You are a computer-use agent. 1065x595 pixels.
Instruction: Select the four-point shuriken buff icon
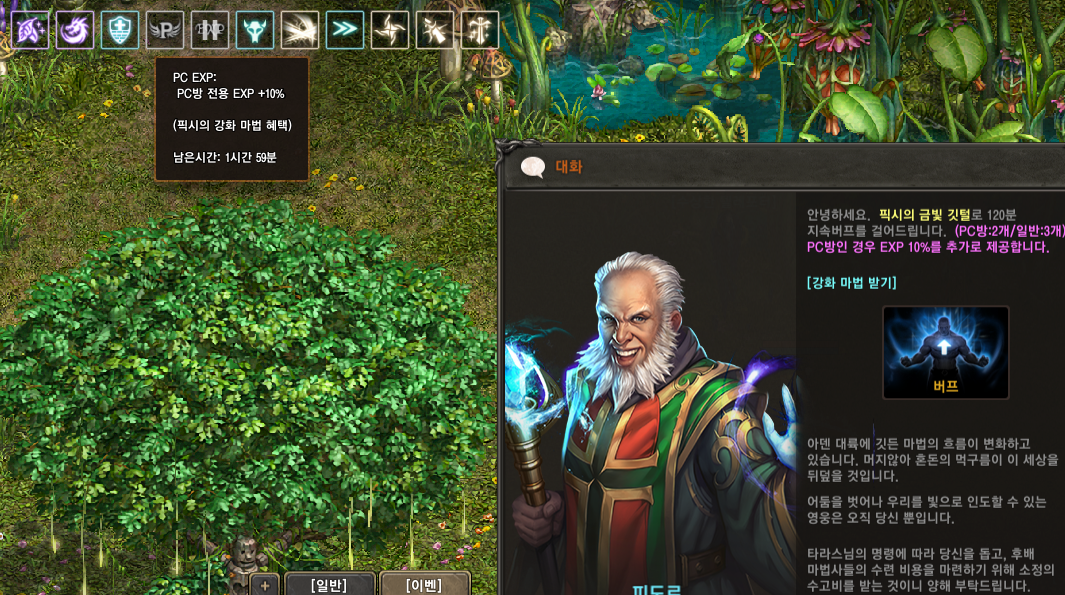pyautogui.click(x=390, y=30)
